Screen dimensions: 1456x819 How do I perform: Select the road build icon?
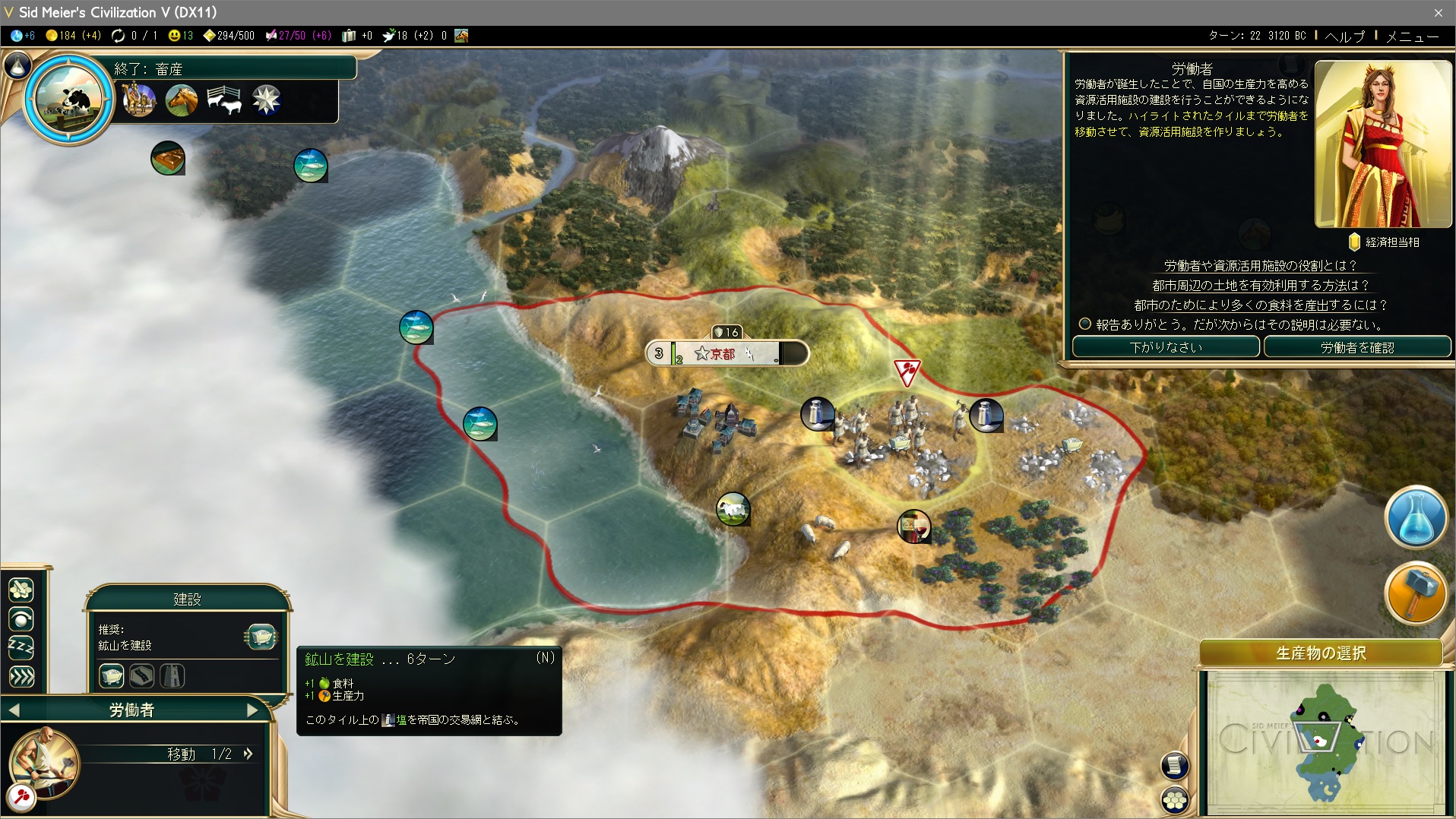[x=142, y=675]
